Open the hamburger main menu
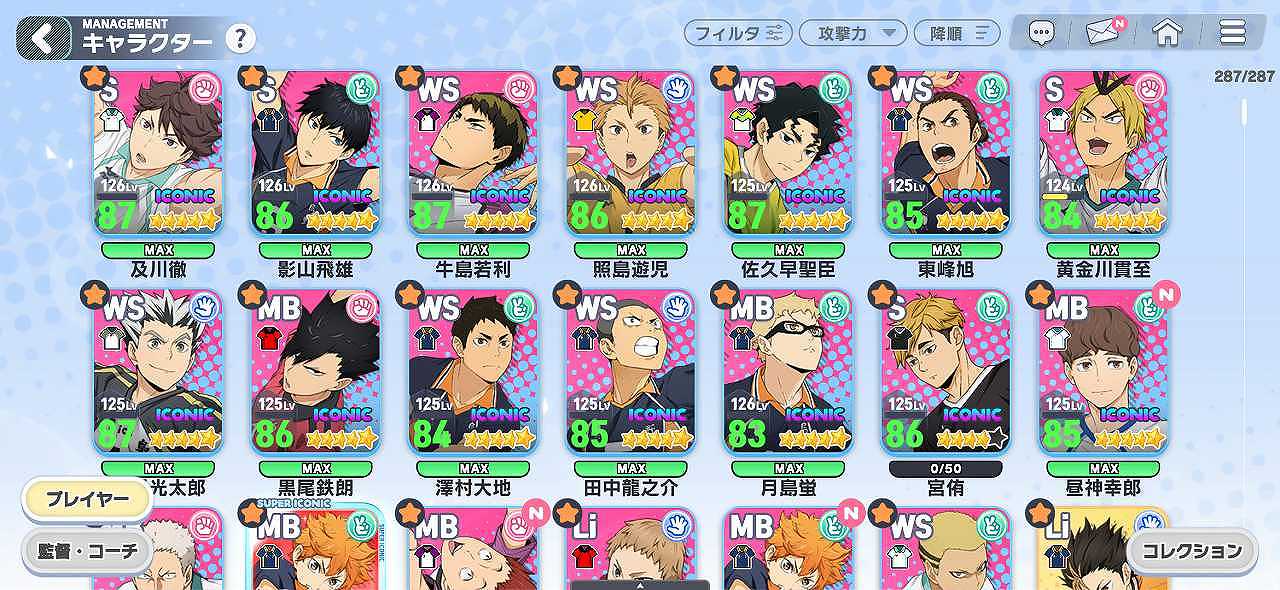This screenshot has height=590, width=1280. click(x=1232, y=33)
